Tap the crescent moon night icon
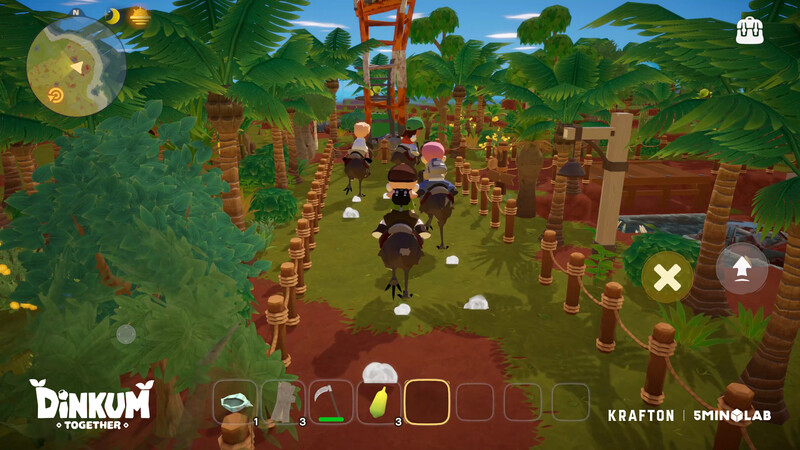This screenshot has width=800, height=450. [x=113, y=16]
